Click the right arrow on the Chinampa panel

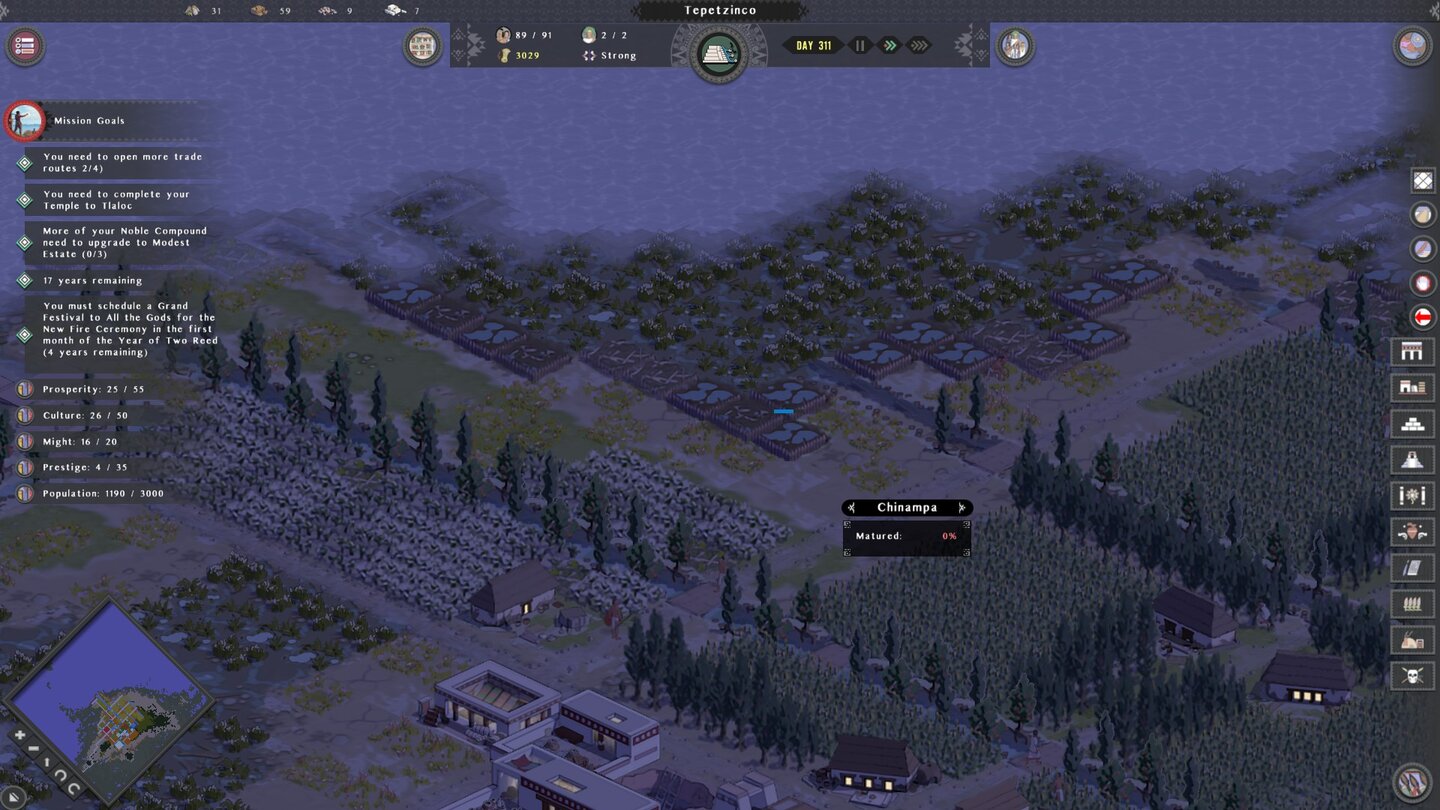962,507
